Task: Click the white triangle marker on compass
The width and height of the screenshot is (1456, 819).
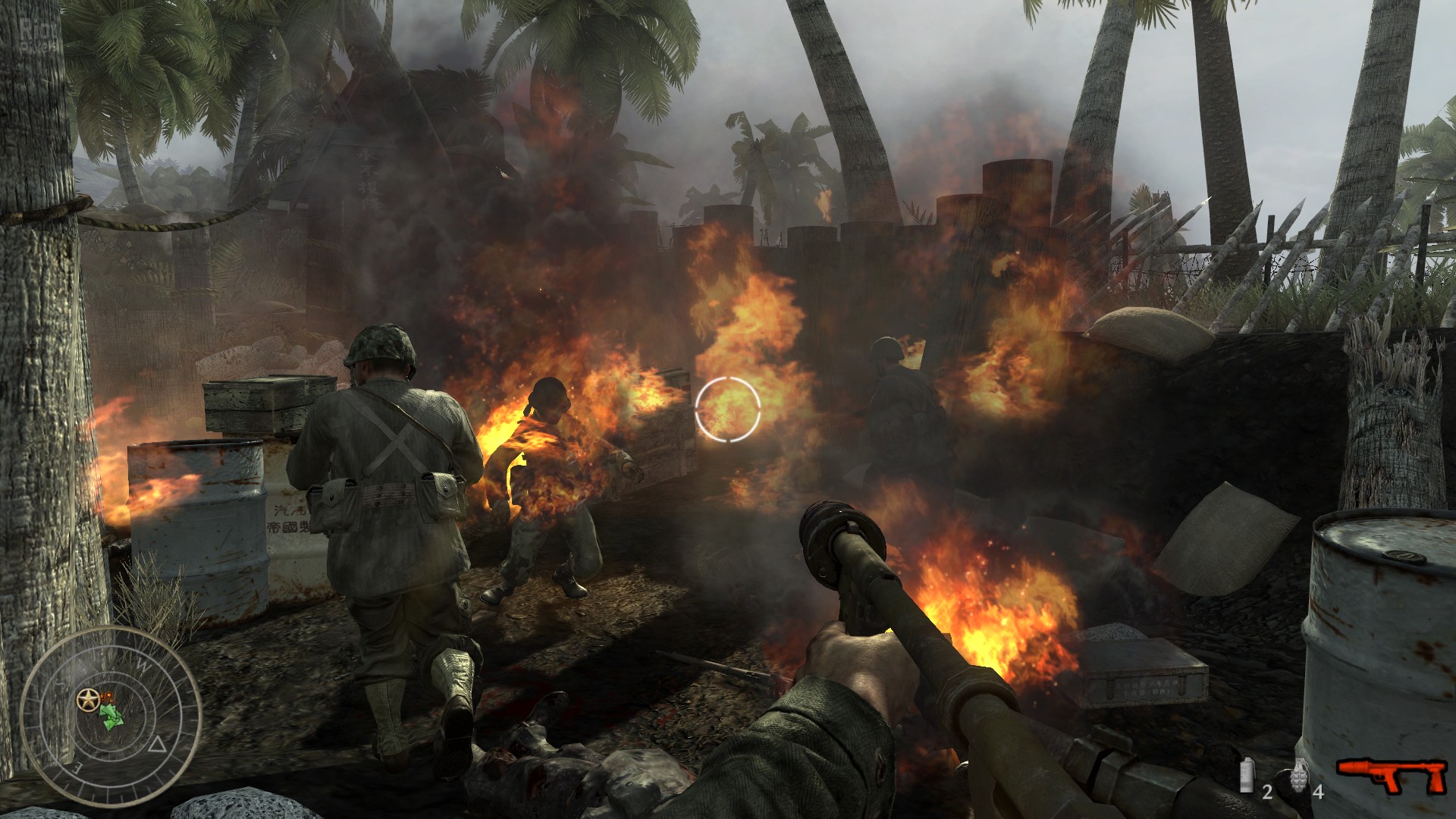Action: [158, 744]
